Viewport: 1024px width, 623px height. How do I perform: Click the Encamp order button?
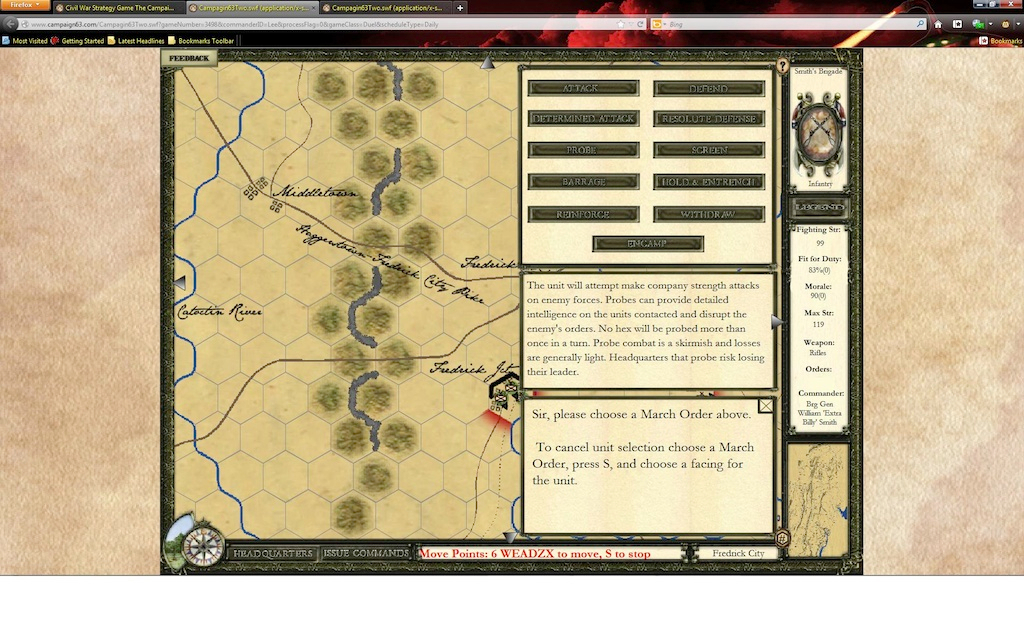(648, 244)
